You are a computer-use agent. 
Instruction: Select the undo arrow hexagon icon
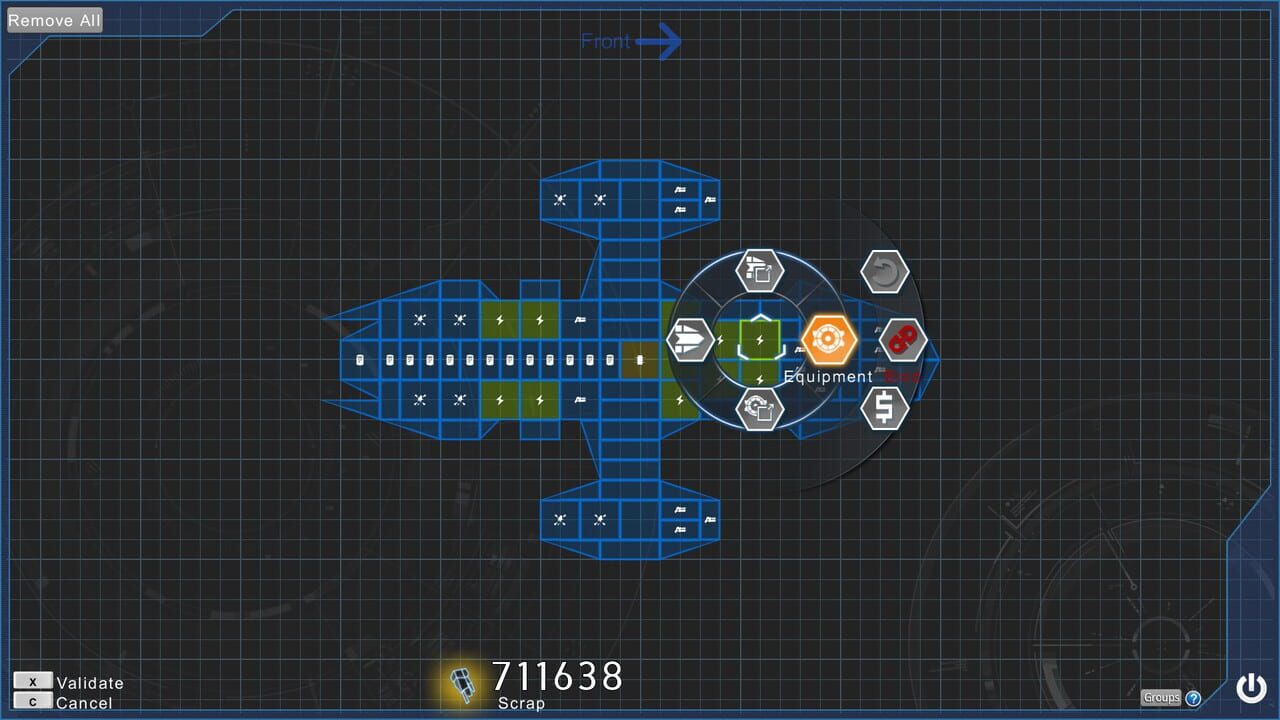(886, 271)
